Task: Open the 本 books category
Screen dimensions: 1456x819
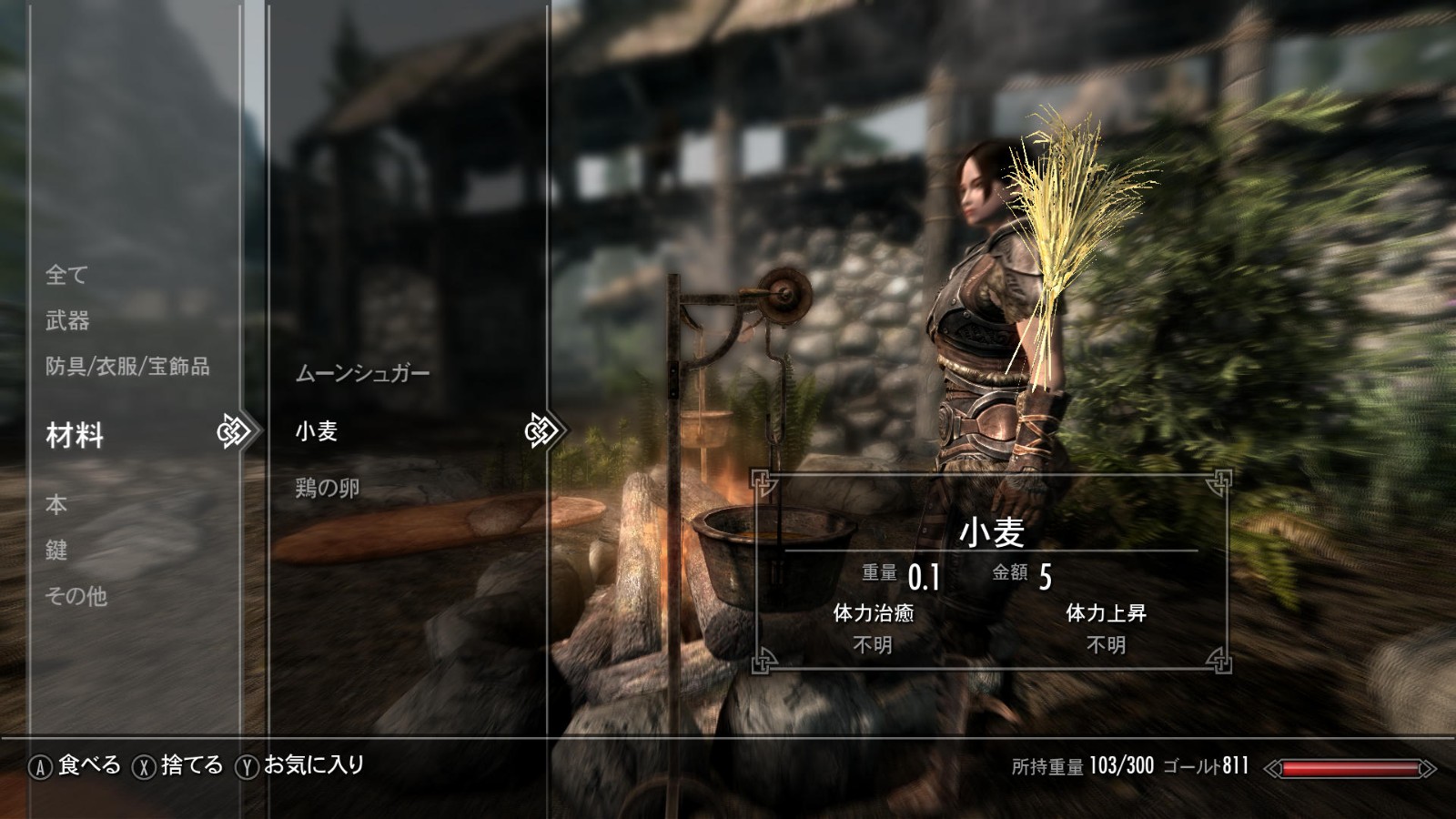Action: (56, 504)
